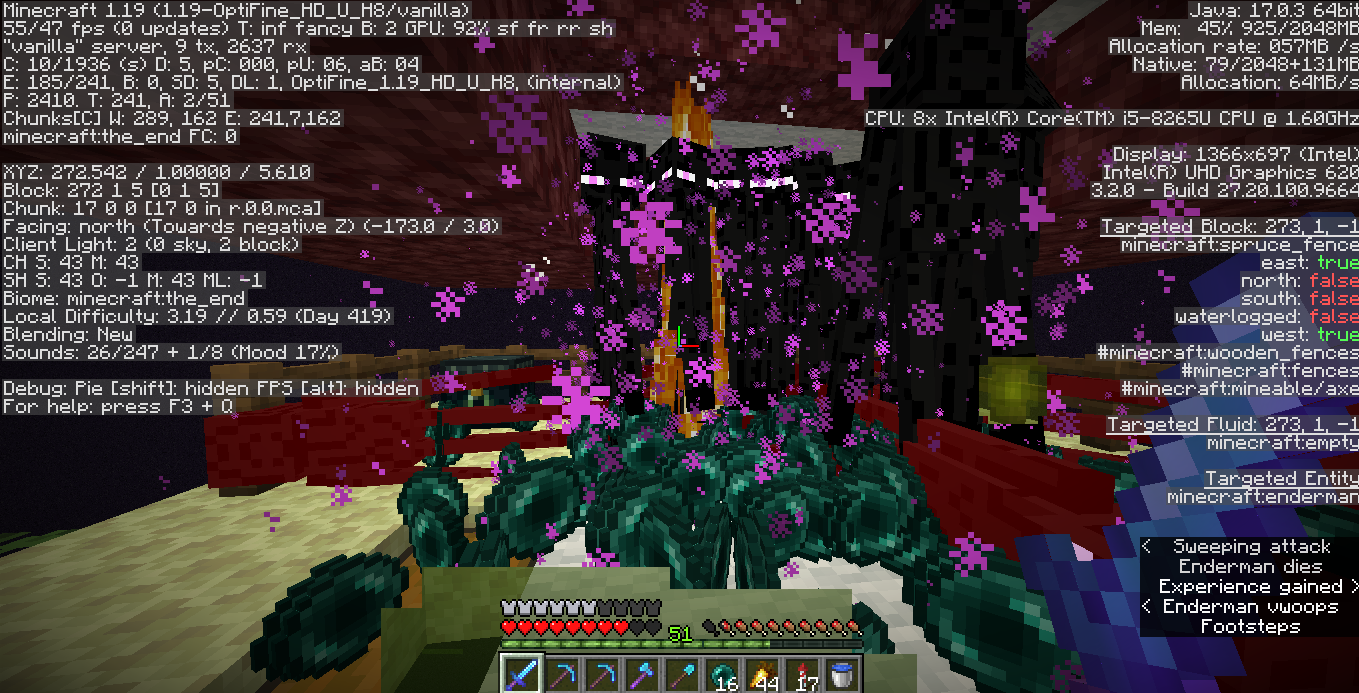Image resolution: width=1359 pixels, height=693 pixels.
Task: Switch to the water bucket slot
Action: click(x=840, y=673)
